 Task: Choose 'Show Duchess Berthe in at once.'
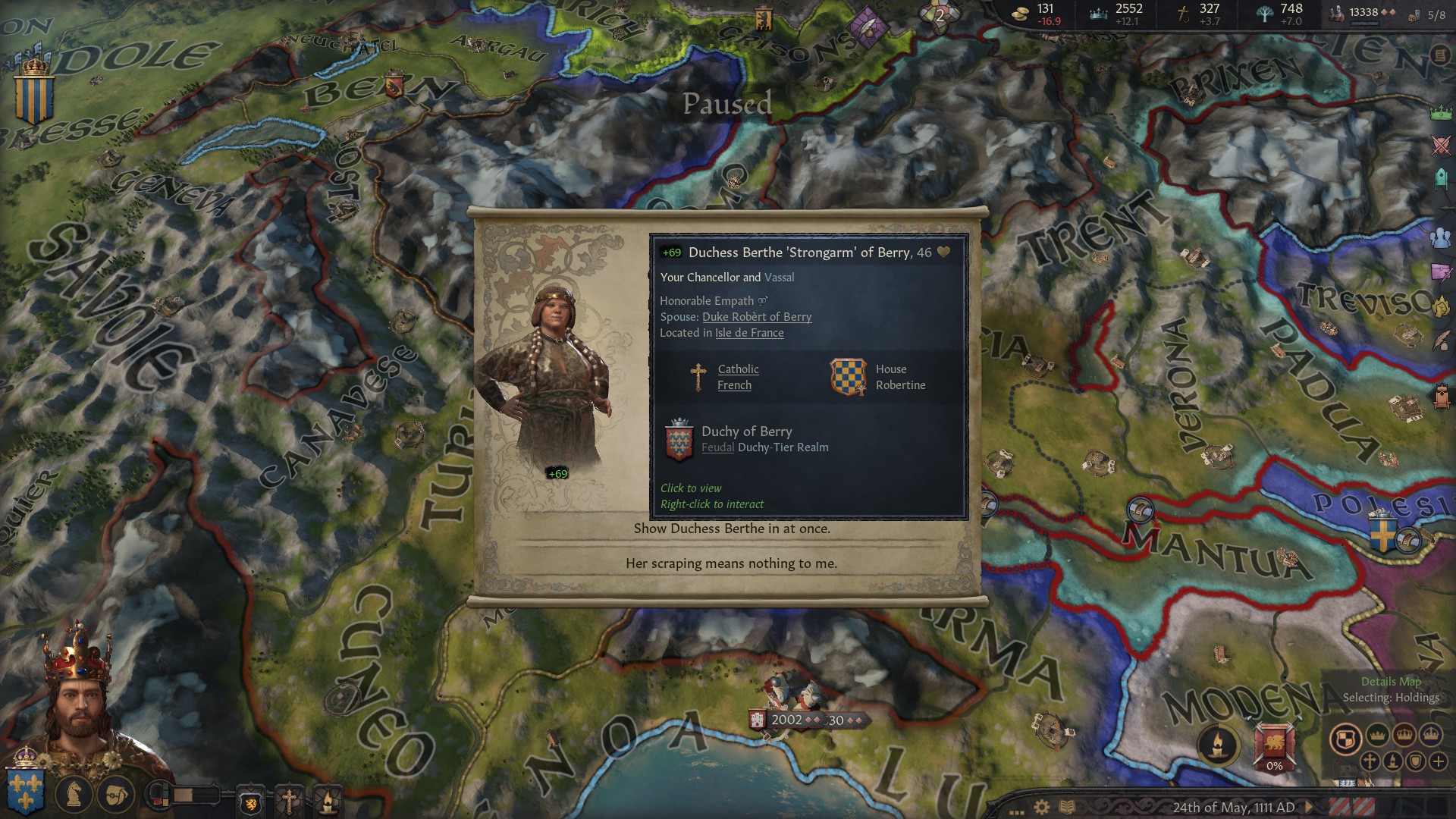[731, 529]
